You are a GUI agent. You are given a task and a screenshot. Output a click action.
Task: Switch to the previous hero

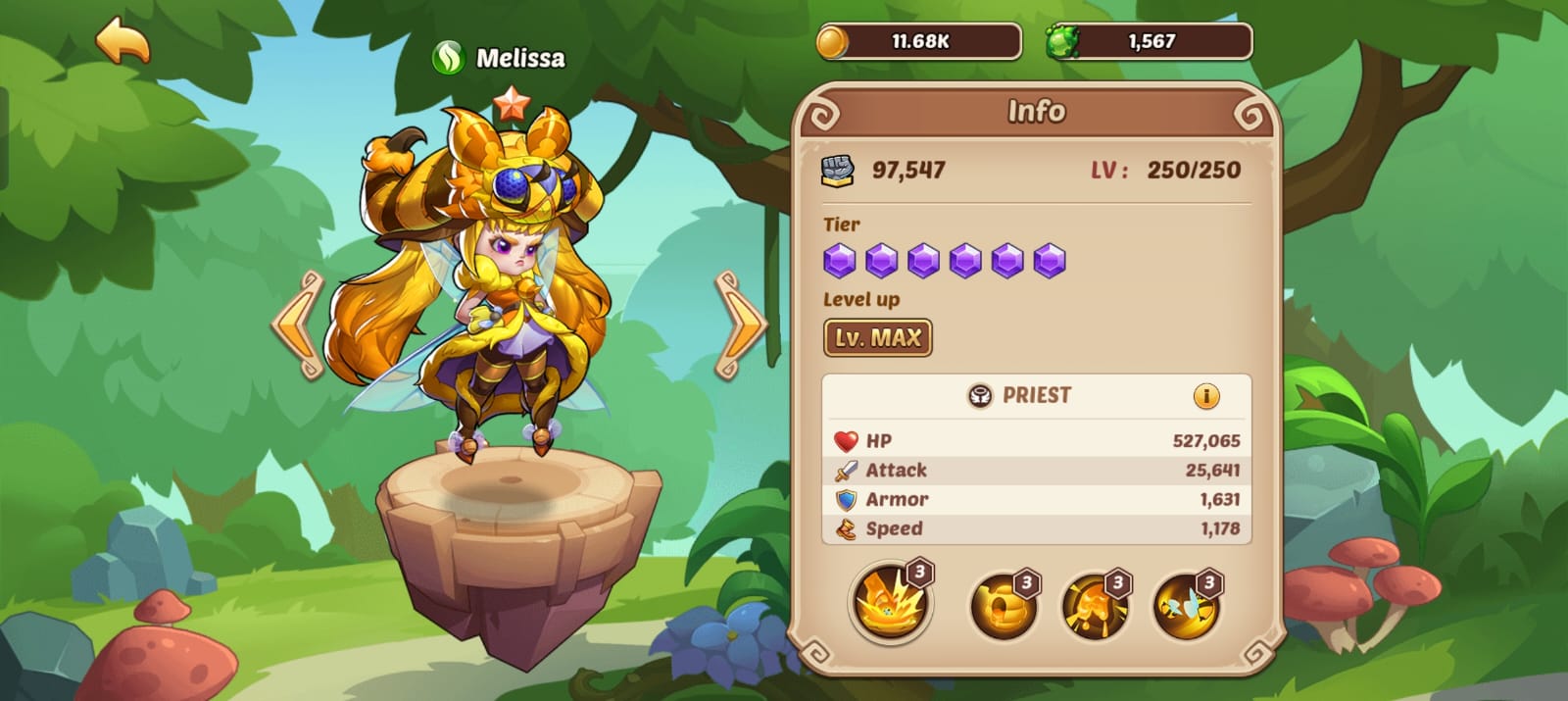[x=299, y=325]
